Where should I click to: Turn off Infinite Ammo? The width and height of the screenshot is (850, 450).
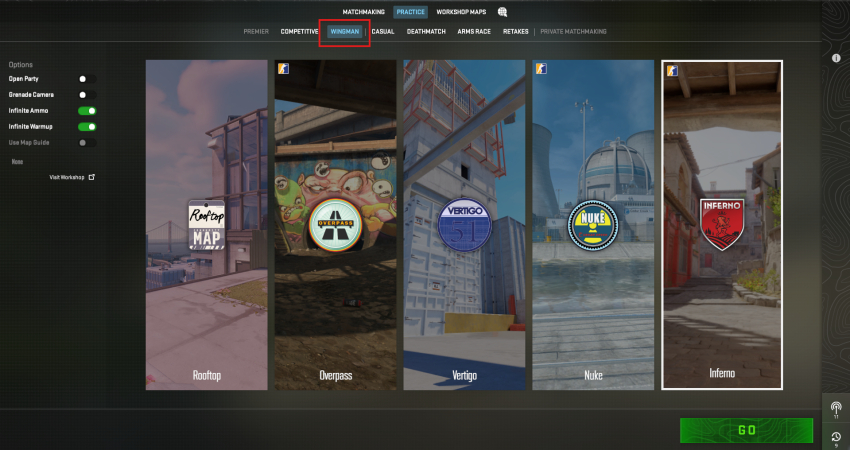(87, 111)
